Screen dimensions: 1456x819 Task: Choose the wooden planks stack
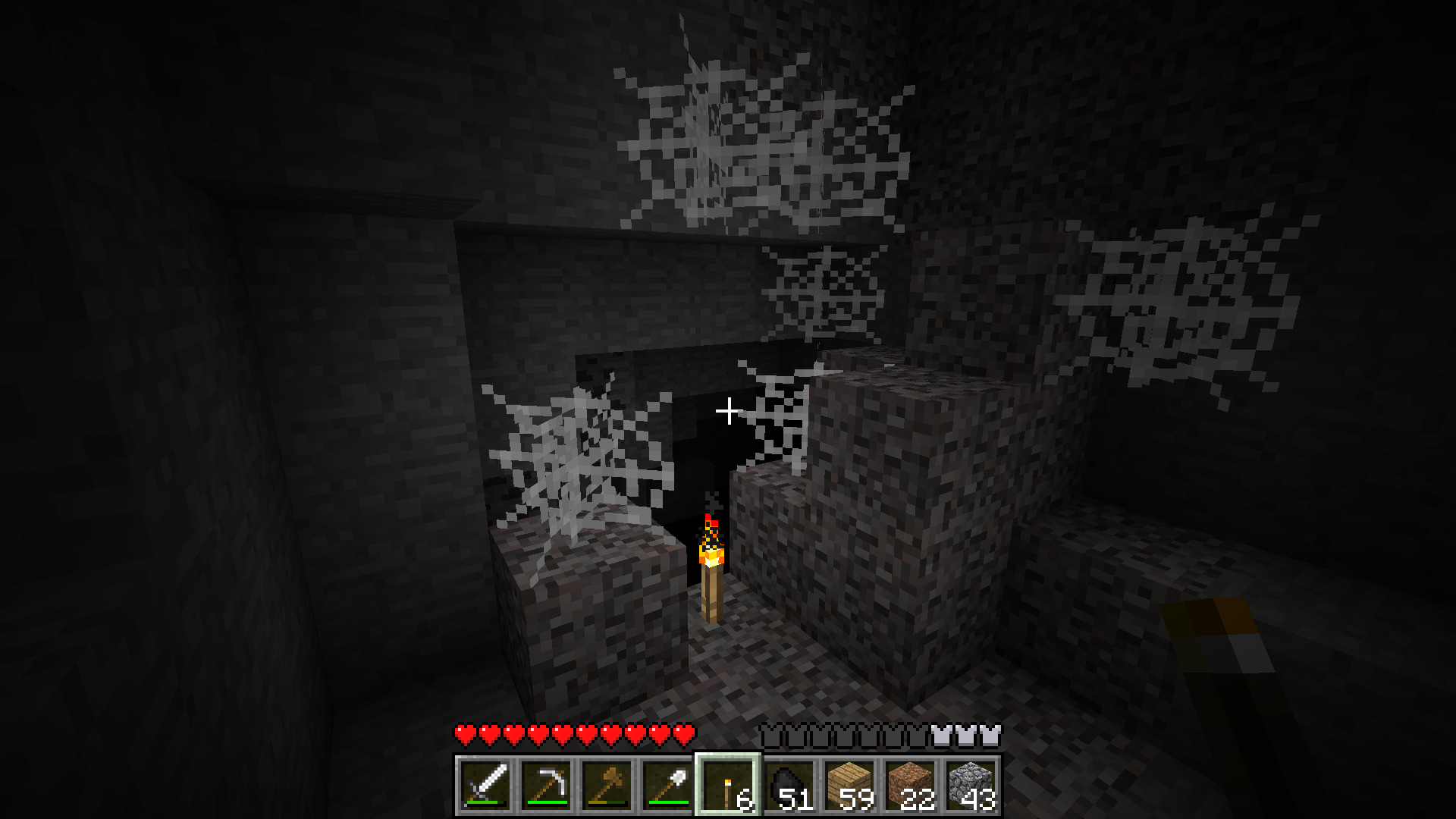click(849, 785)
